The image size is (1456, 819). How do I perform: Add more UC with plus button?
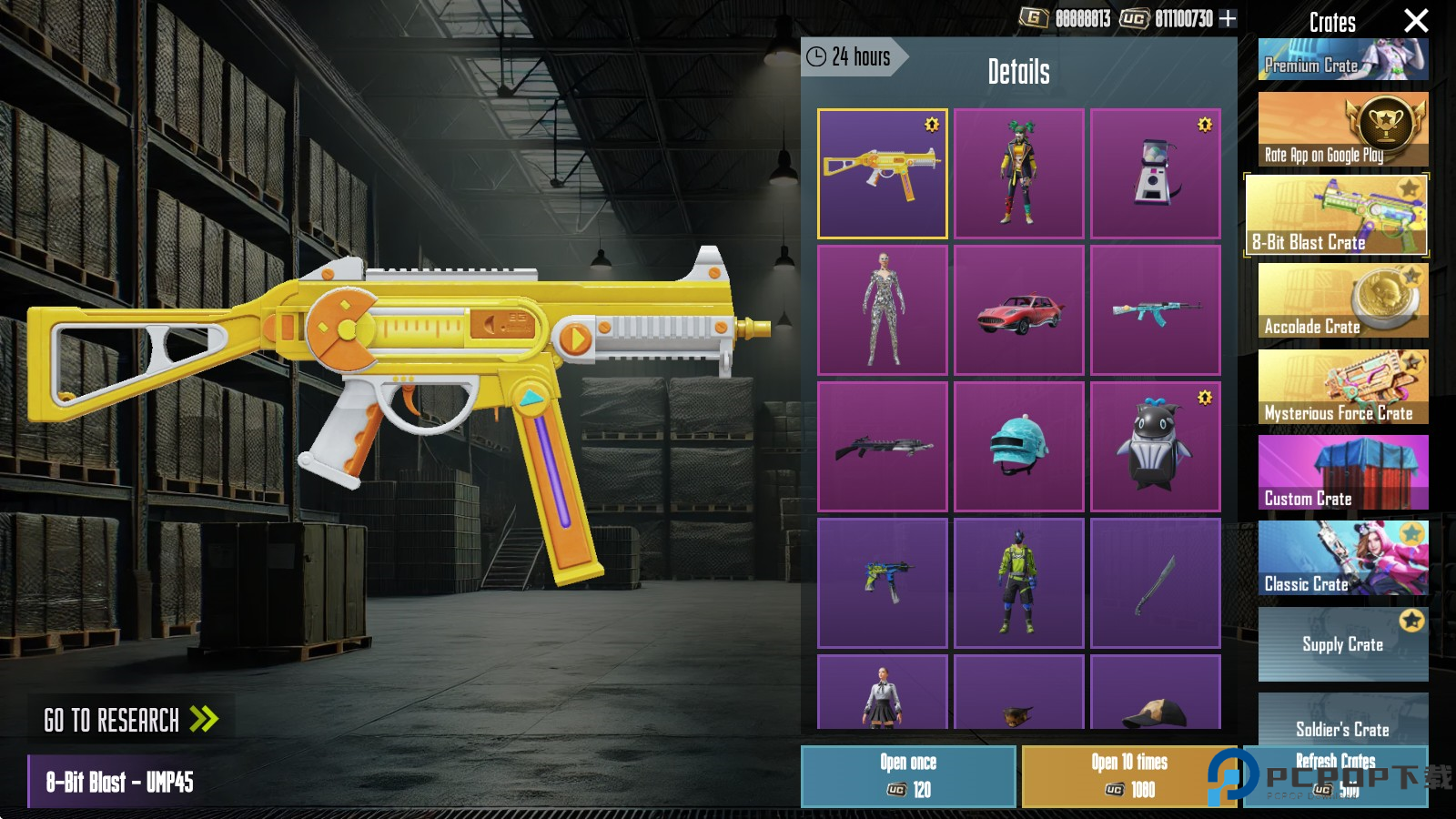[x=1228, y=18]
